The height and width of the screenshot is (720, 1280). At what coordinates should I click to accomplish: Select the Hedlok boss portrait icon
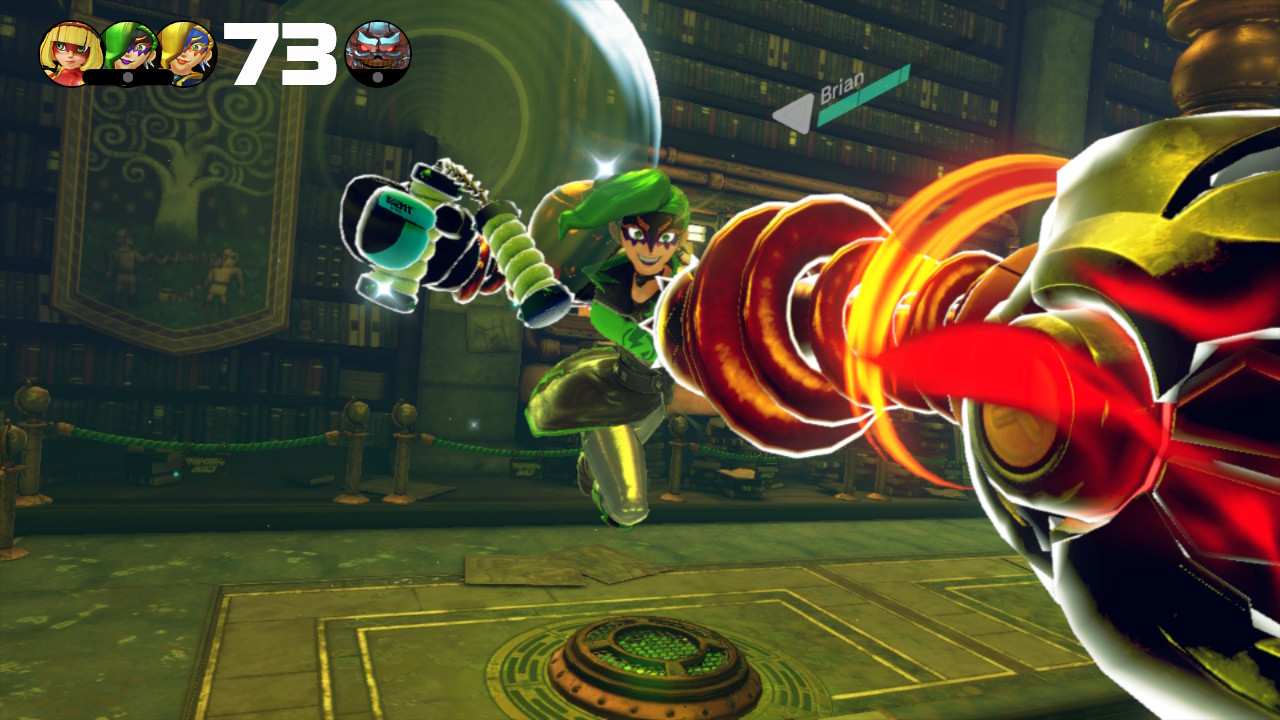tap(378, 54)
